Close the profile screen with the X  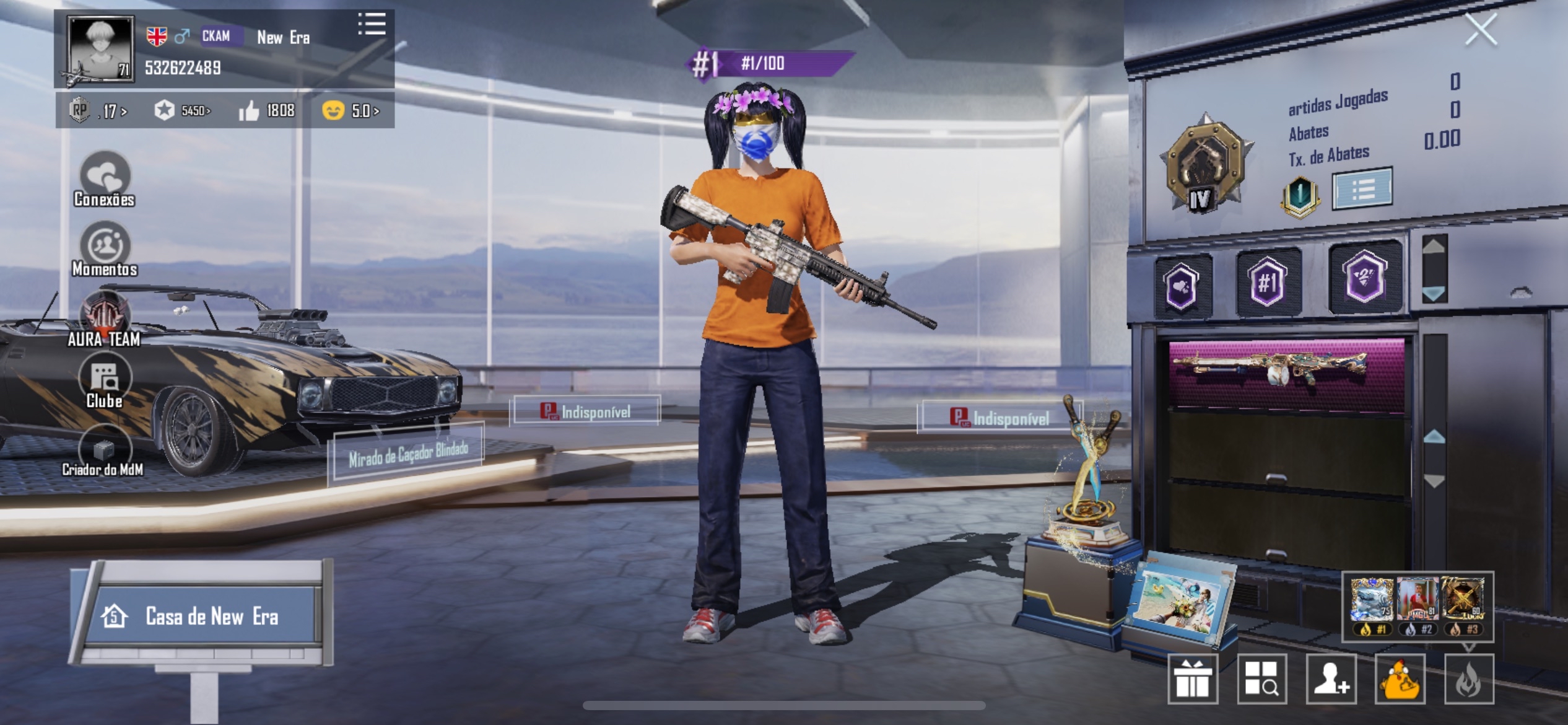click(x=1481, y=30)
